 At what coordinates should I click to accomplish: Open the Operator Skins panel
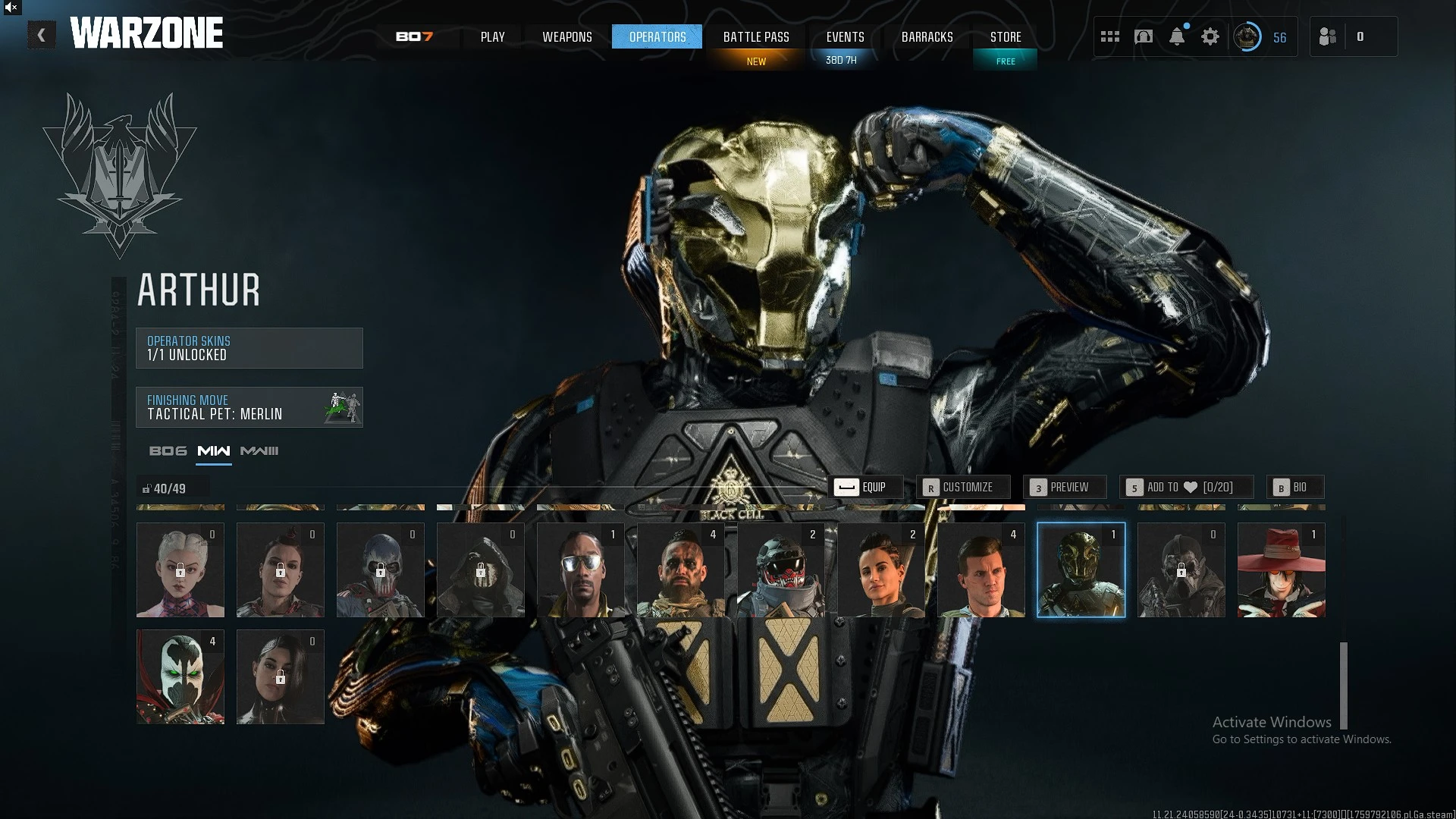(249, 348)
